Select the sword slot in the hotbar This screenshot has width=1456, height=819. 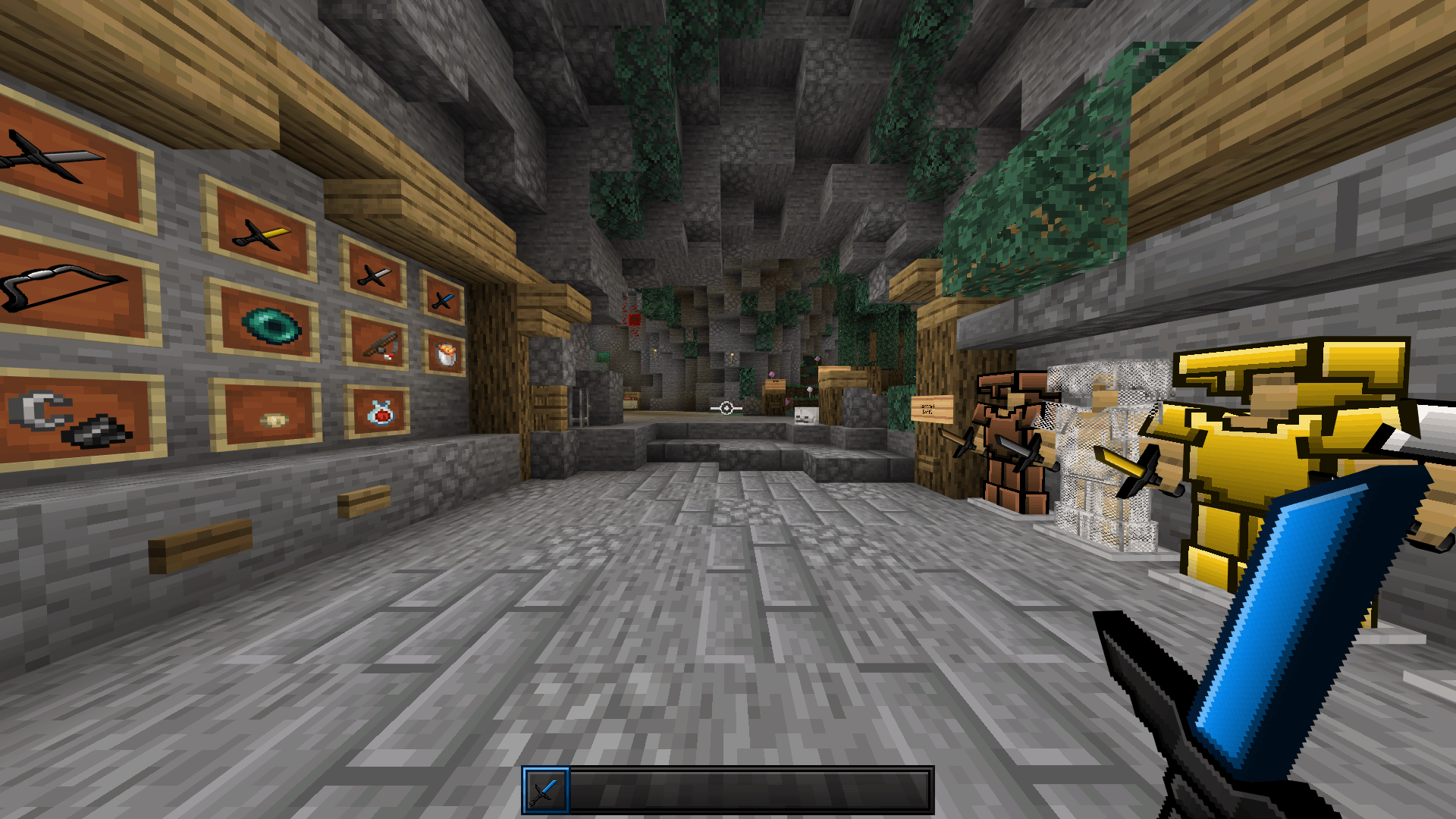[546, 789]
